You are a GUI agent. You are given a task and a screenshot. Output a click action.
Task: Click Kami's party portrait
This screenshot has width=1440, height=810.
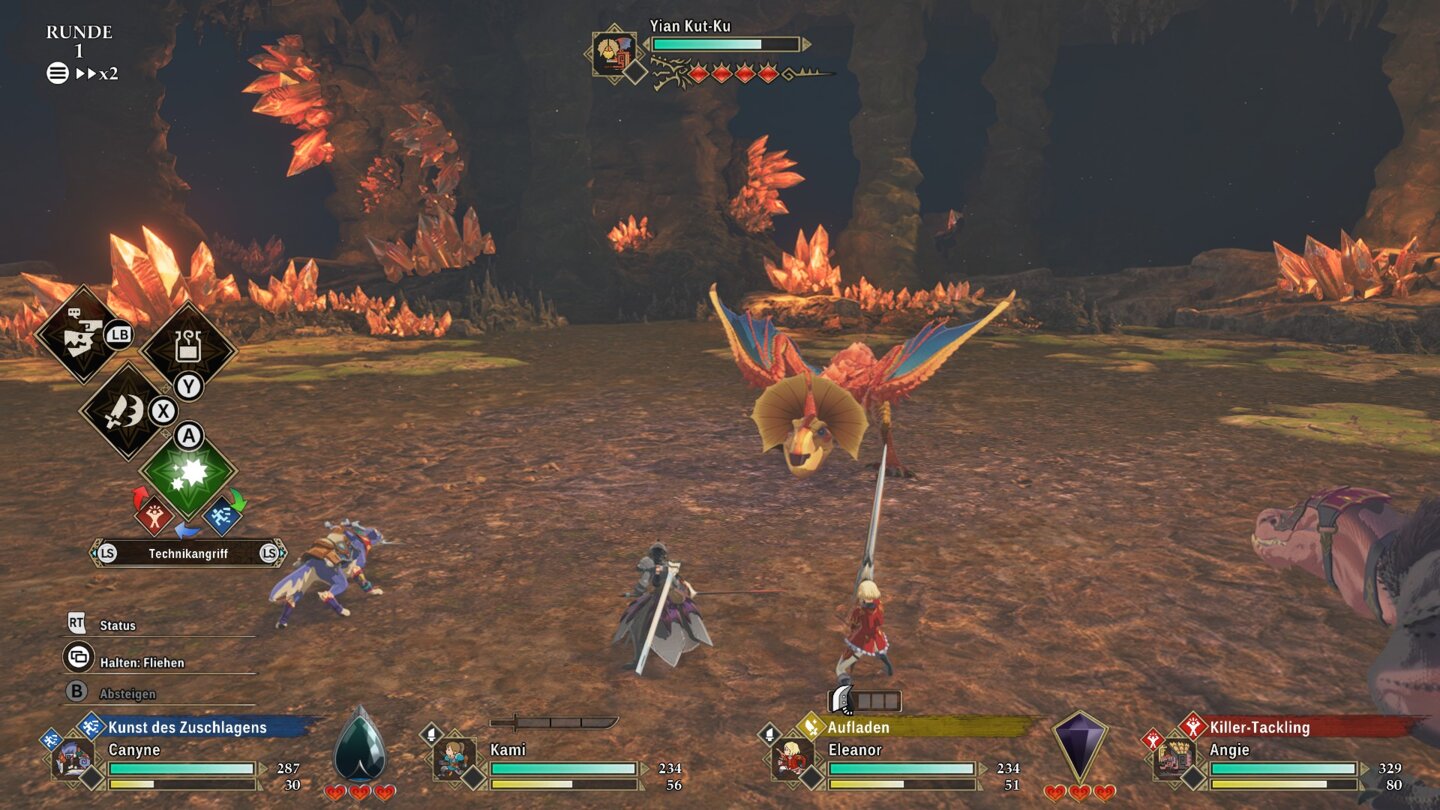click(454, 758)
